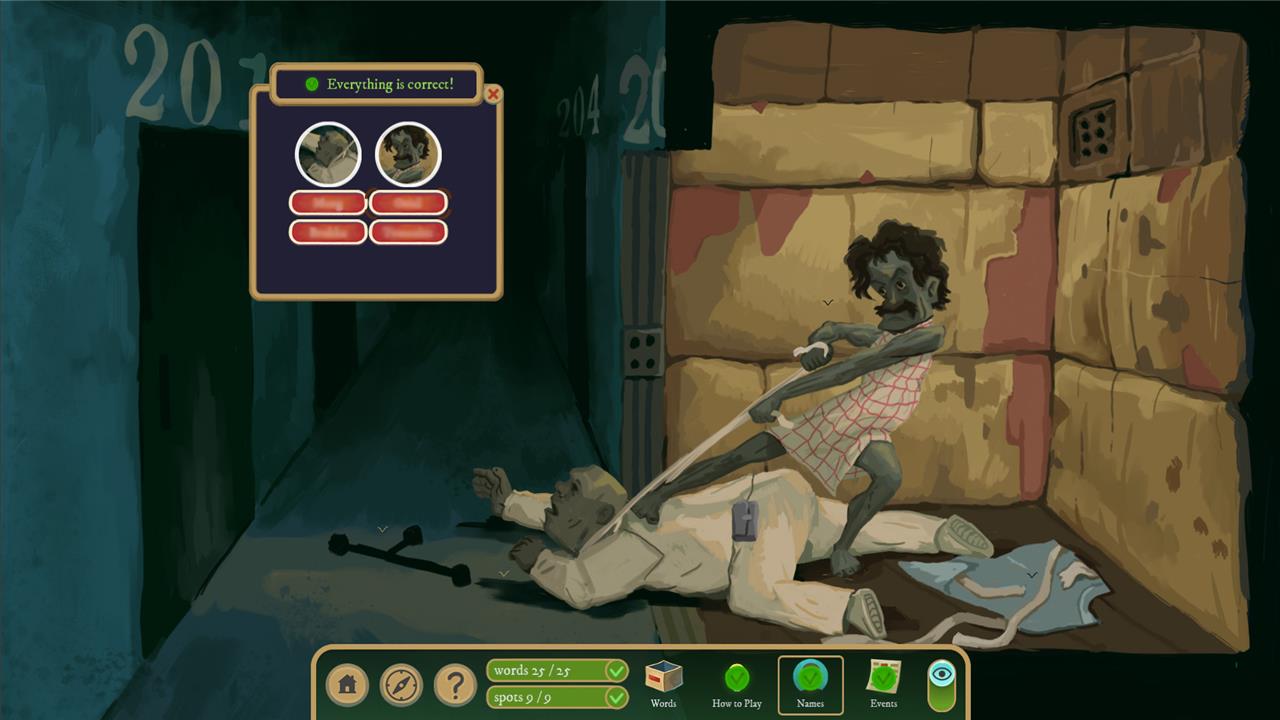Image resolution: width=1280 pixels, height=720 pixels.
Task: Open the How to Play section
Action: (737, 684)
